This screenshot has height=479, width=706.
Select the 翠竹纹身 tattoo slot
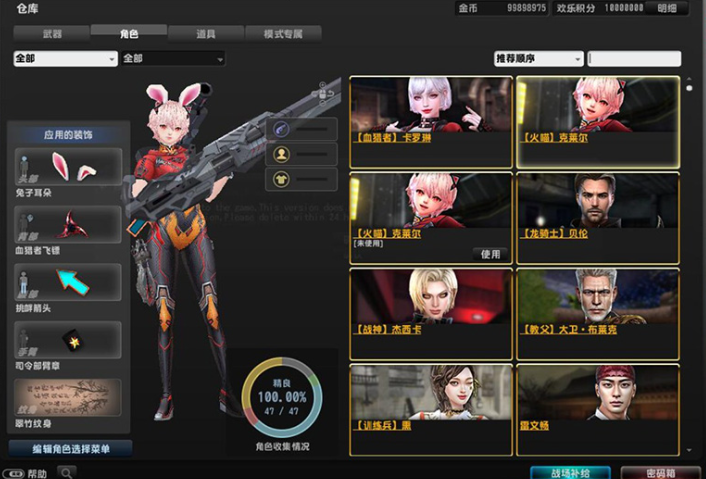pos(69,398)
